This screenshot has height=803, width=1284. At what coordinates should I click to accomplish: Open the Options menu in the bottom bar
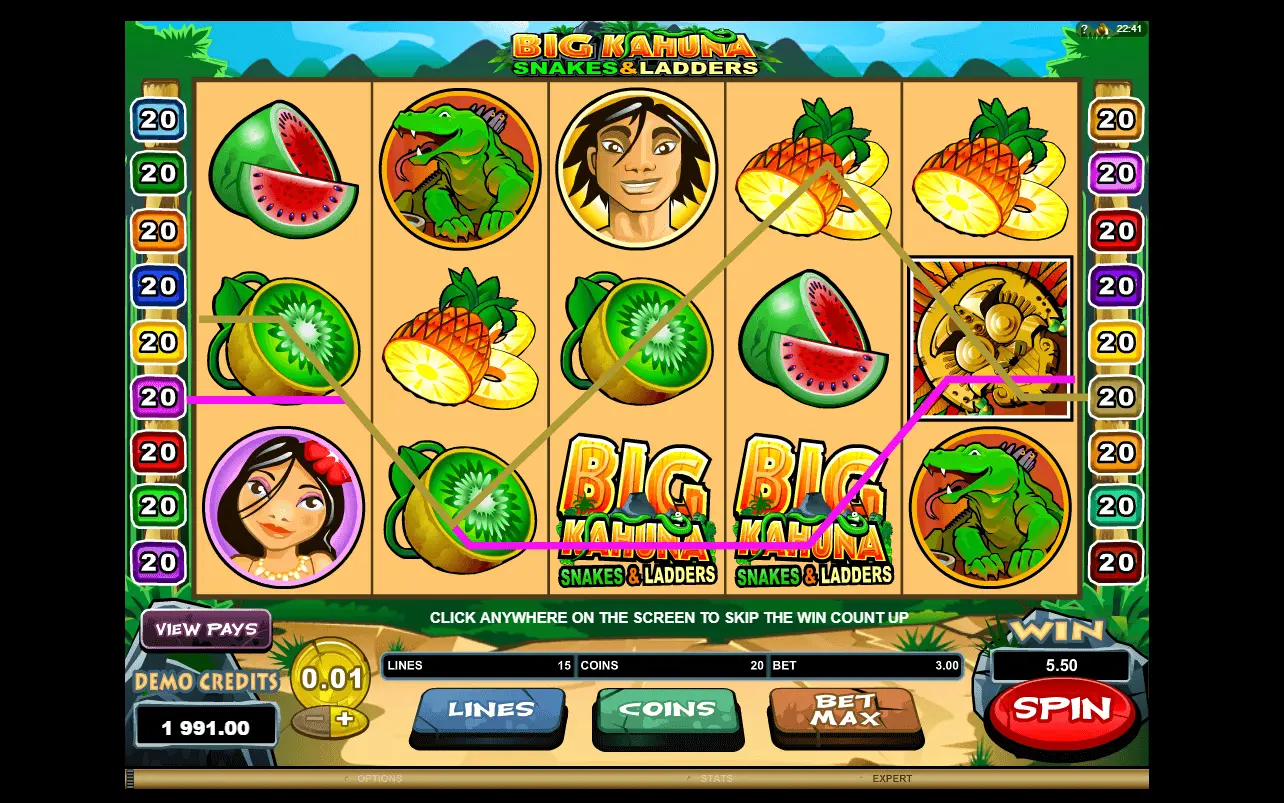point(380,778)
